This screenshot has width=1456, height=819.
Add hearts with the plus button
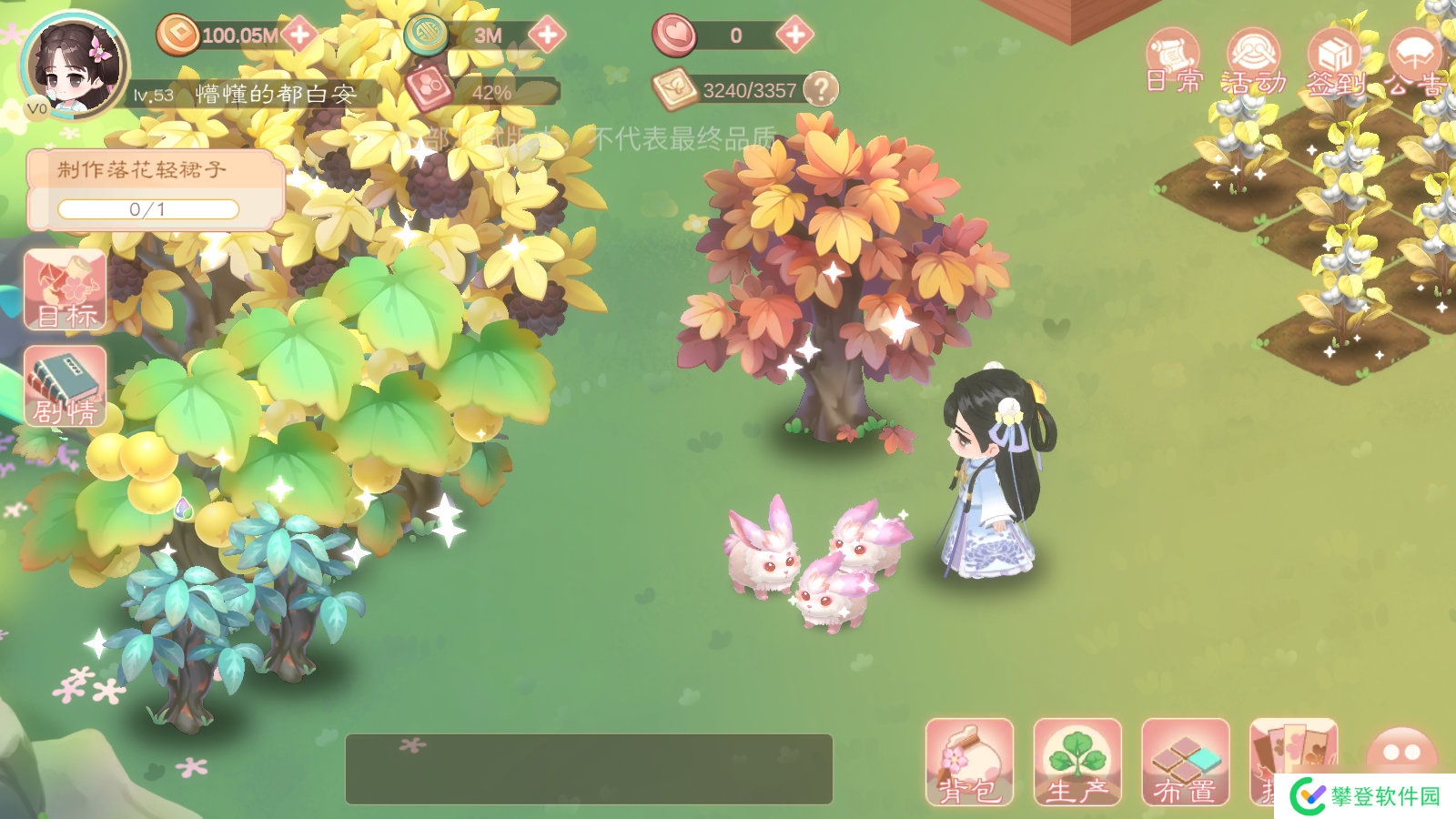coord(794,35)
